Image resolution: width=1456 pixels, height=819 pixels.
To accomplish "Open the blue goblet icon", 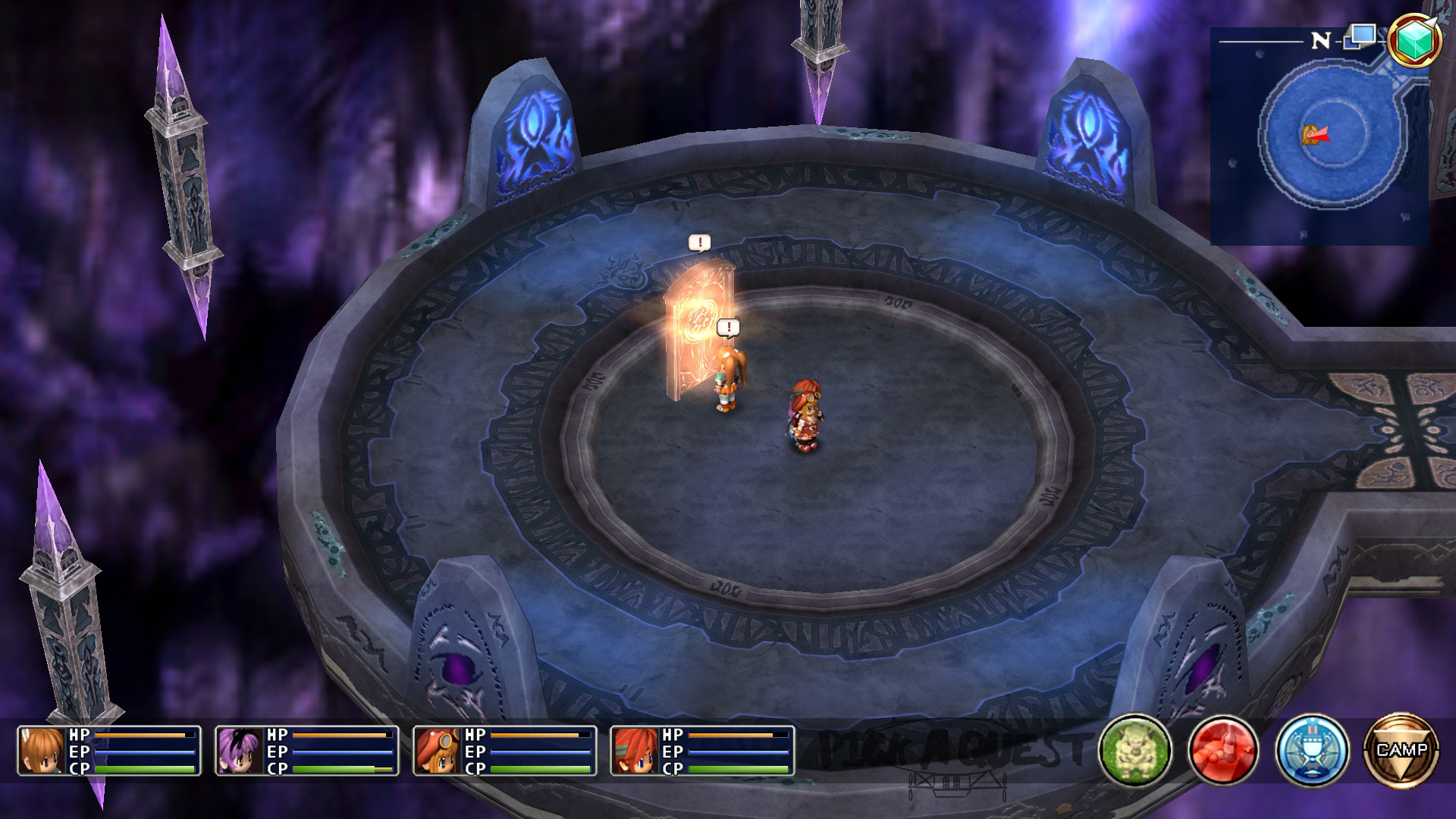I will (1312, 750).
